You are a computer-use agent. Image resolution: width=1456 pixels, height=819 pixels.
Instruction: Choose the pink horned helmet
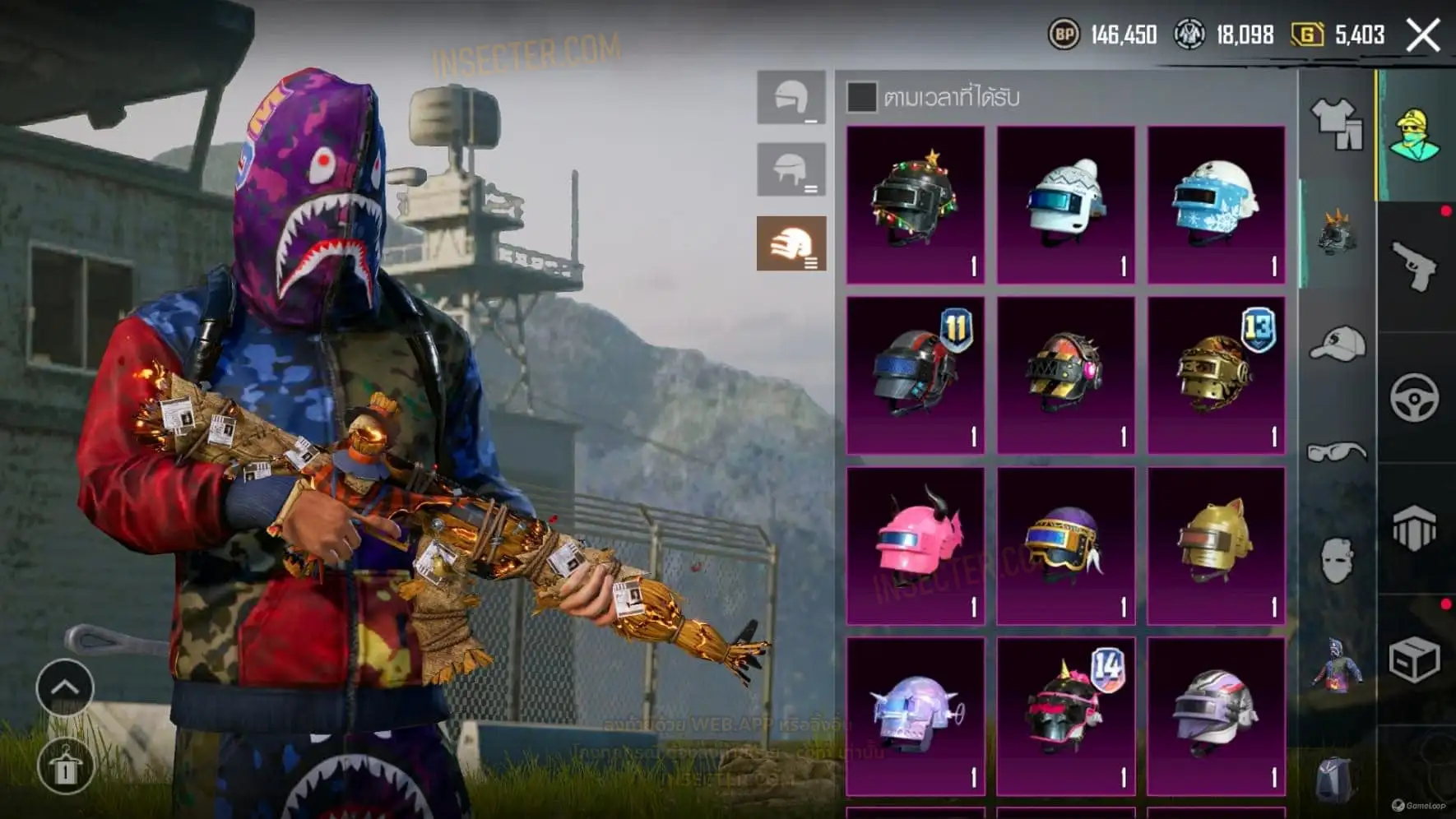pyautogui.click(x=915, y=545)
